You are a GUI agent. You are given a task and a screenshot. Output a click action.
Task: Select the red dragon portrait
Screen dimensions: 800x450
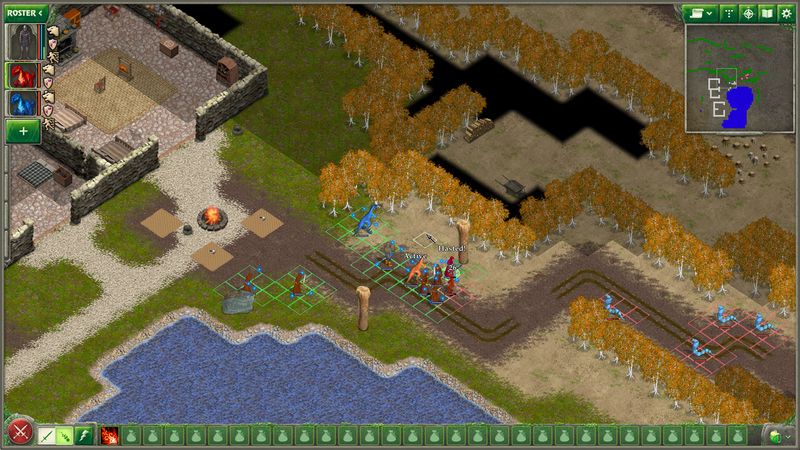tap(22, 74)
